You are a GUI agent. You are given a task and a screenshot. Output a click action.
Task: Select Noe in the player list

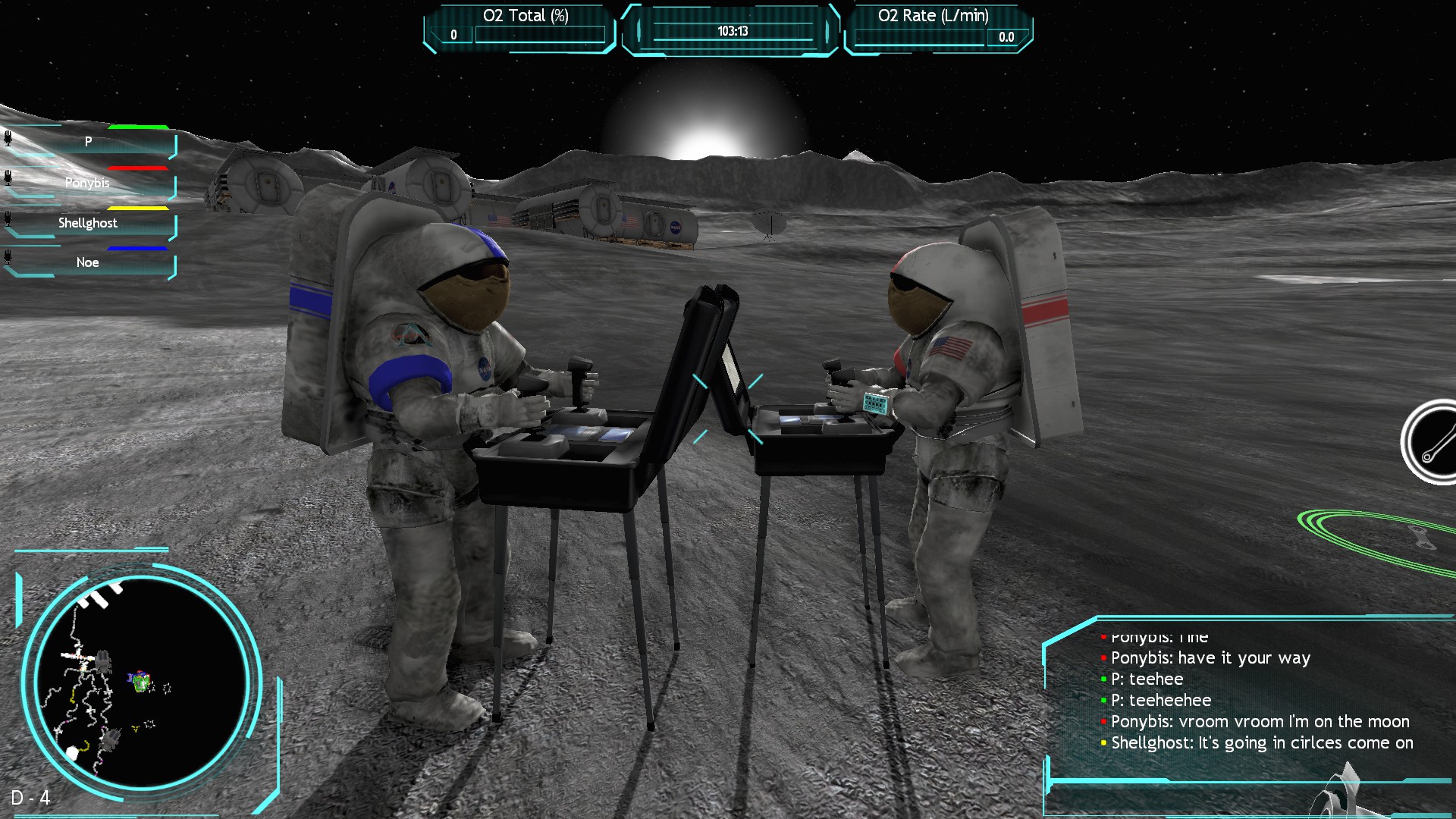tap(89, 262)
